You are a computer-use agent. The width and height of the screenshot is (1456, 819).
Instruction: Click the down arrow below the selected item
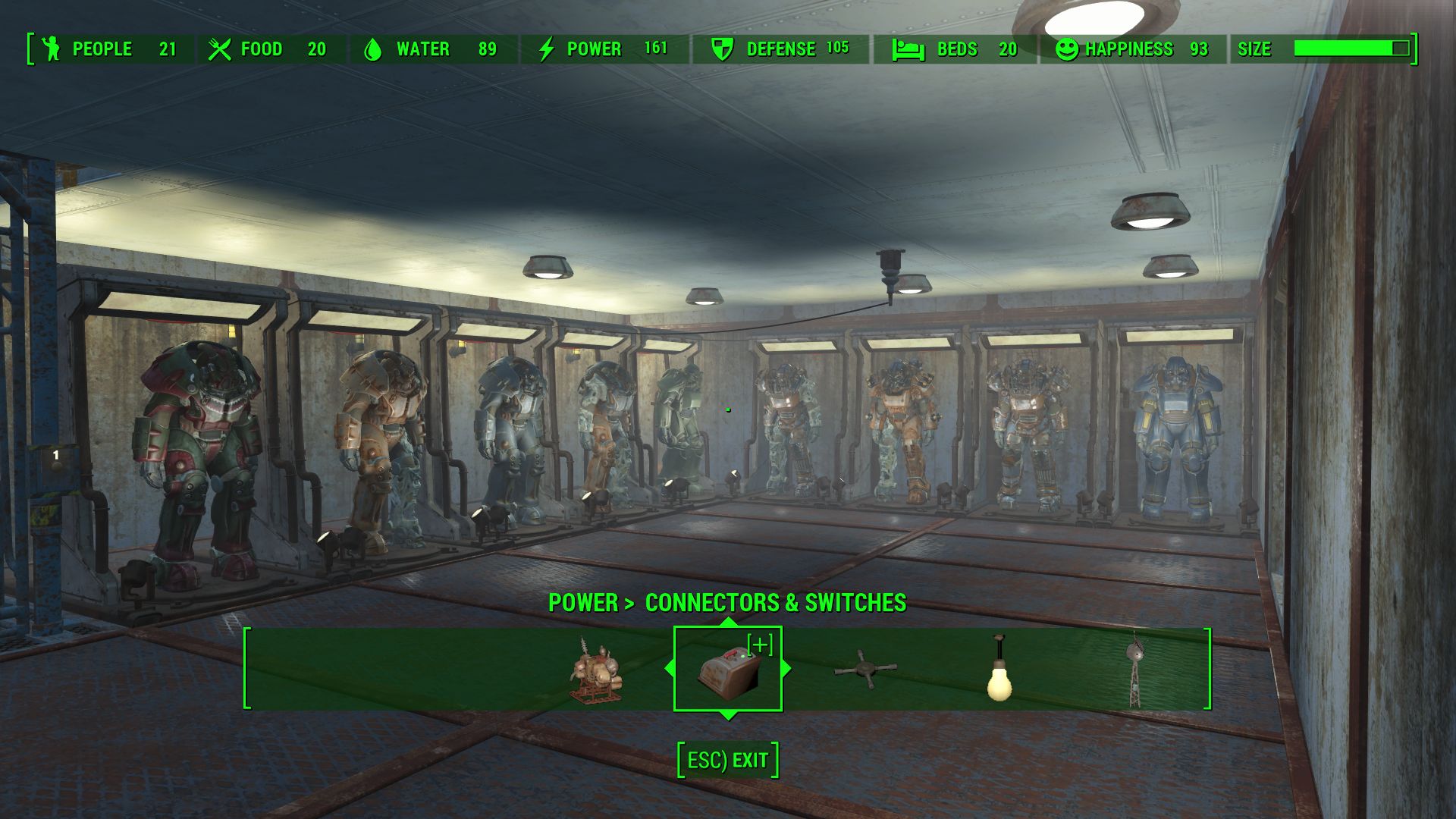[728, 716]
